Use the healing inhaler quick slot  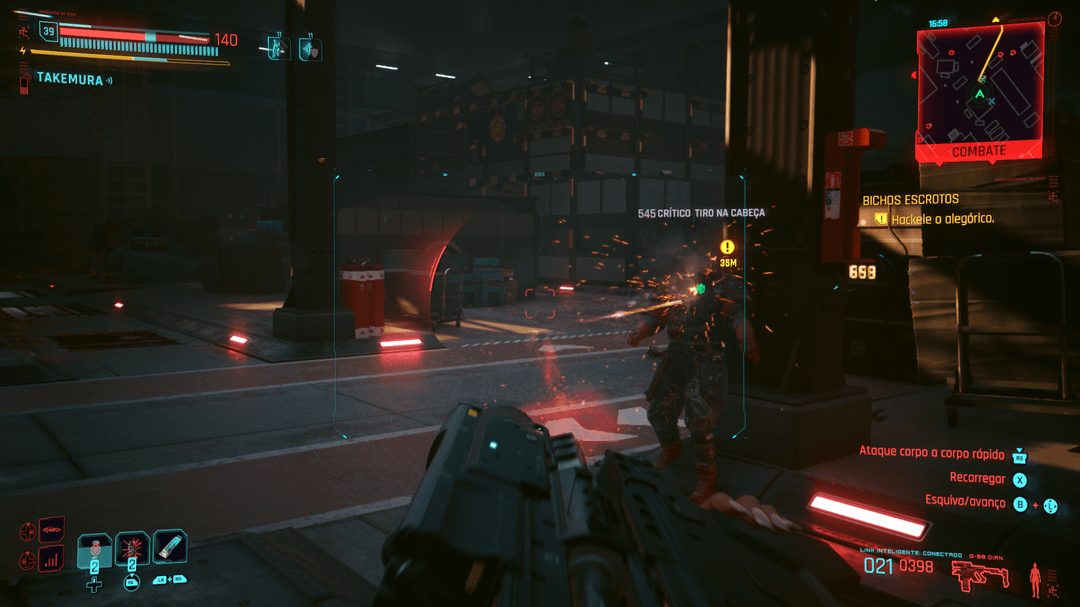(95, 548)
